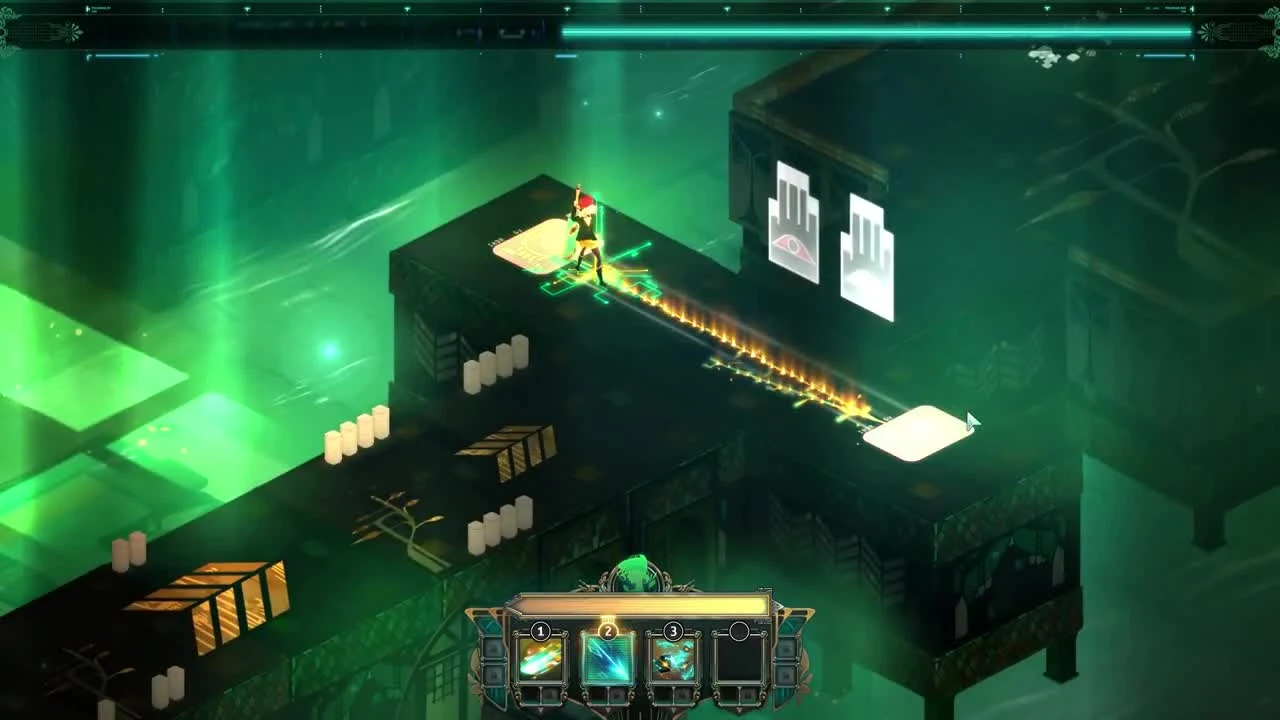Toggle the right upgrade slot under ability 2
1280x720 pixels.
pos(617,695)
